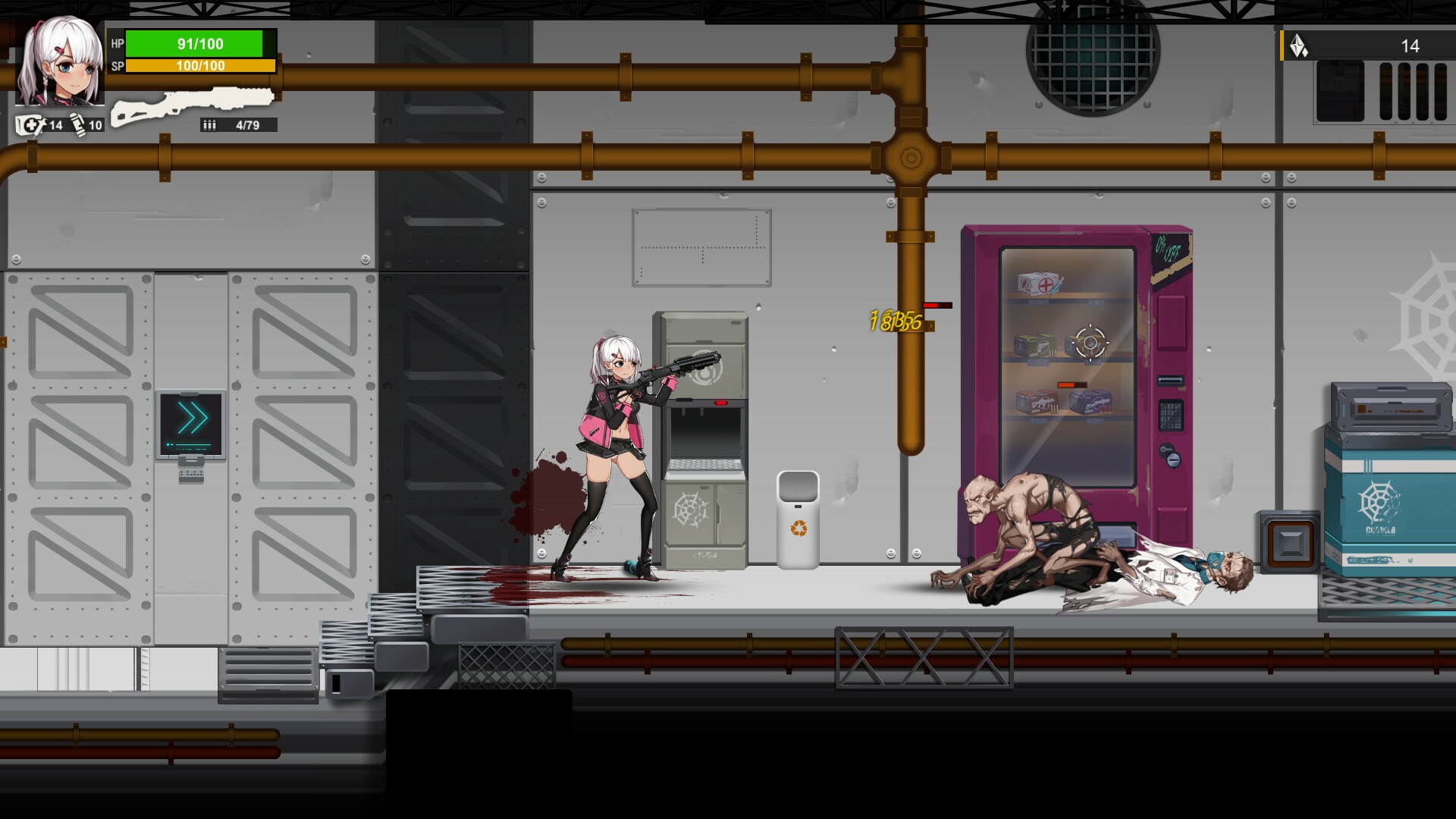
Task: Click the orange damage numbers above the enemy
Action: [x=897, y=320]
